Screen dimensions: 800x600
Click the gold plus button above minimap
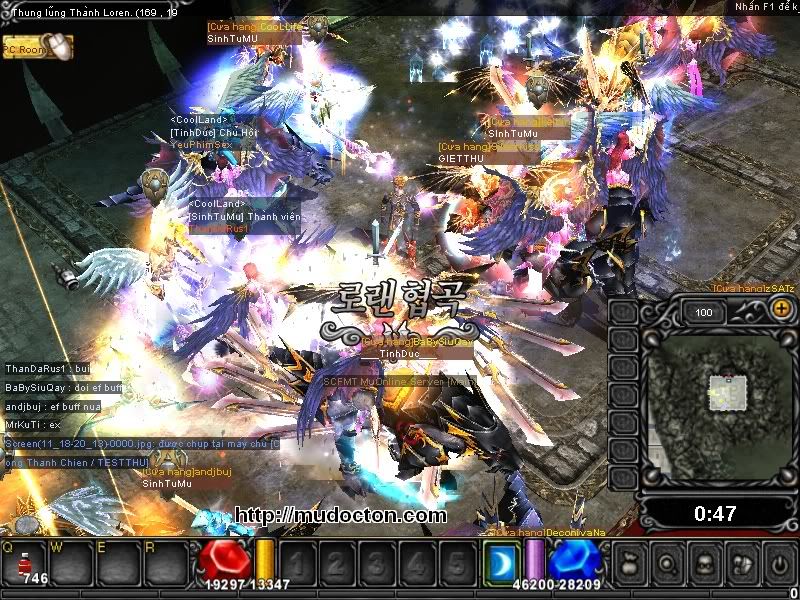781,310
